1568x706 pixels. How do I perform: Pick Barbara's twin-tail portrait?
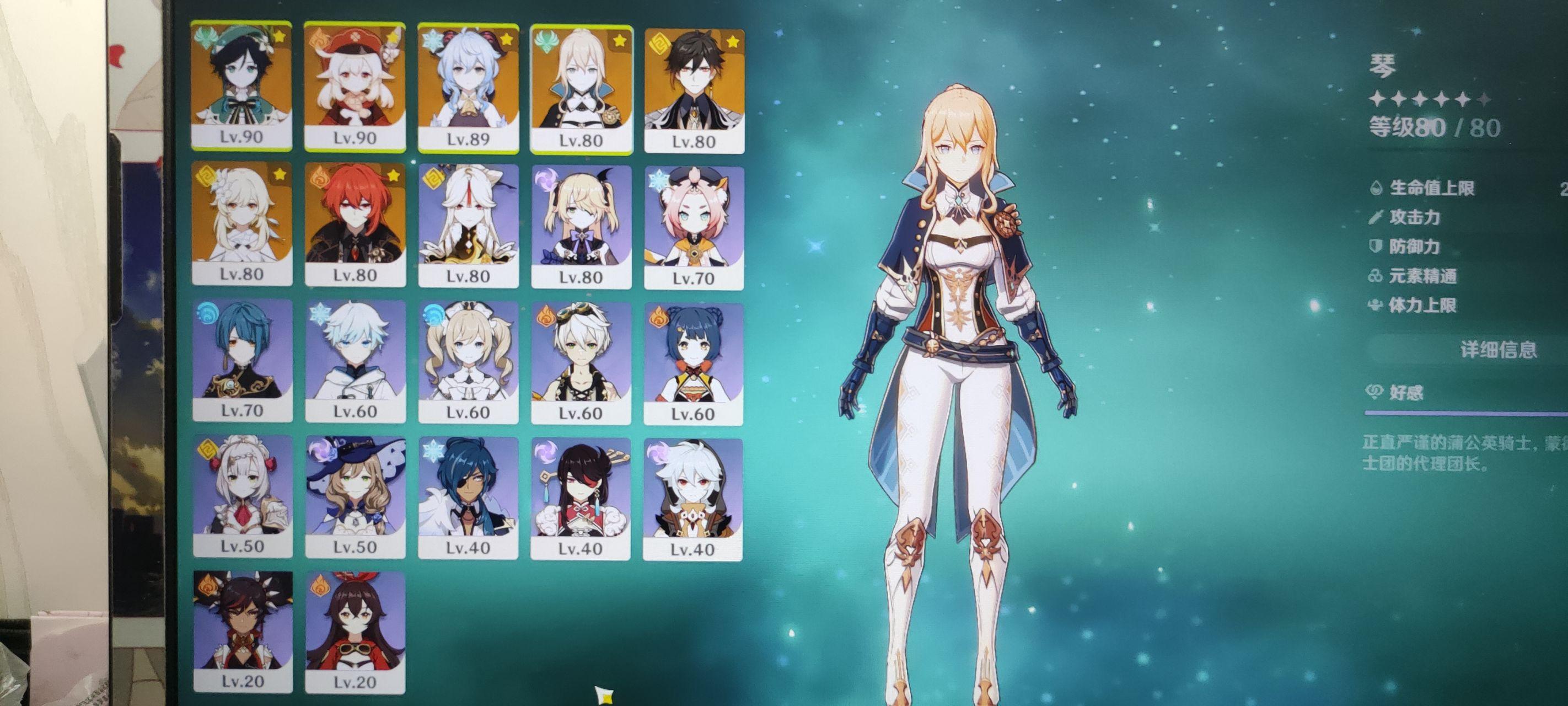click(x=468, y=362)
